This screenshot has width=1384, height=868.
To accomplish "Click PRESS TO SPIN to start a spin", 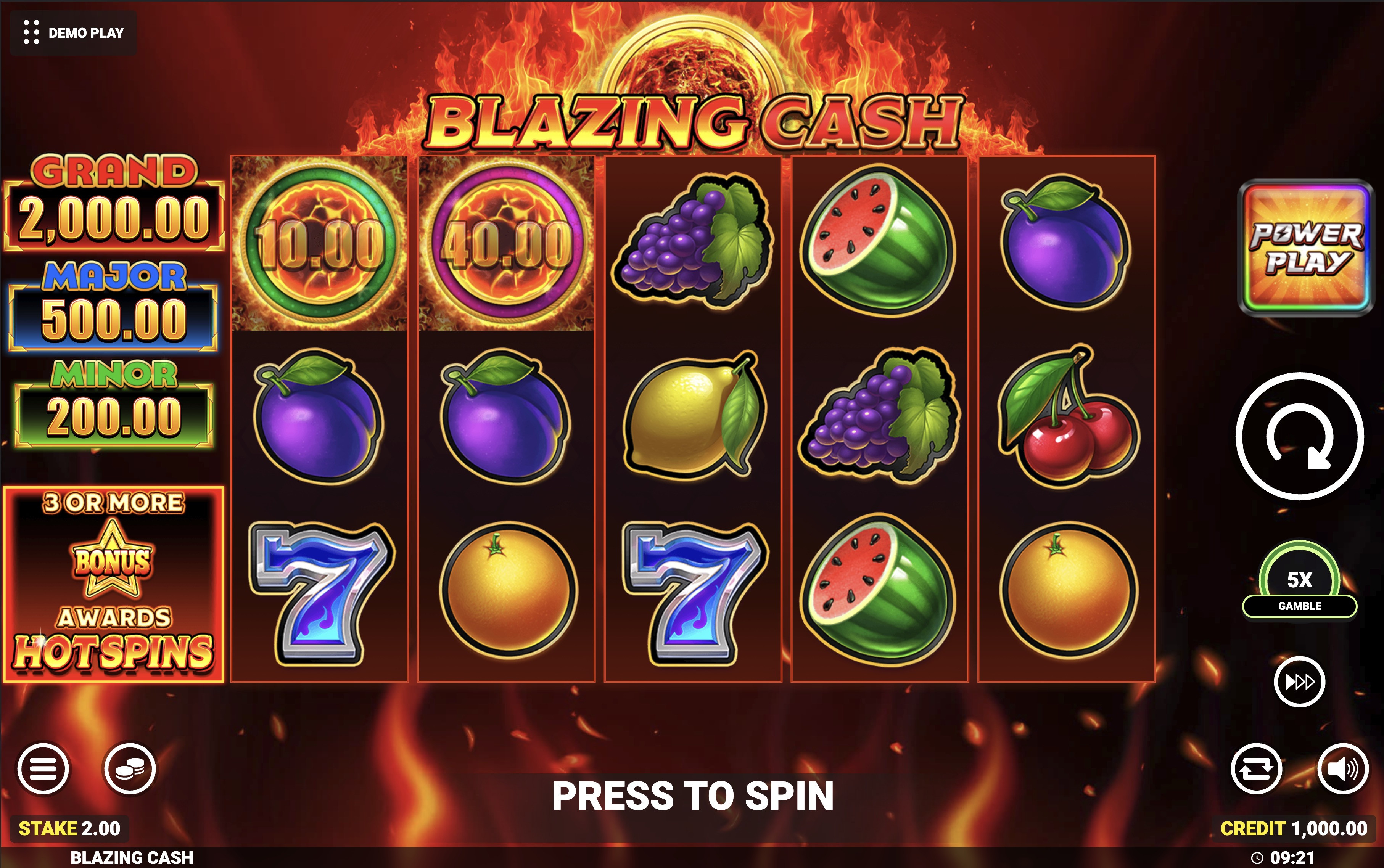I will pos(692,795).
